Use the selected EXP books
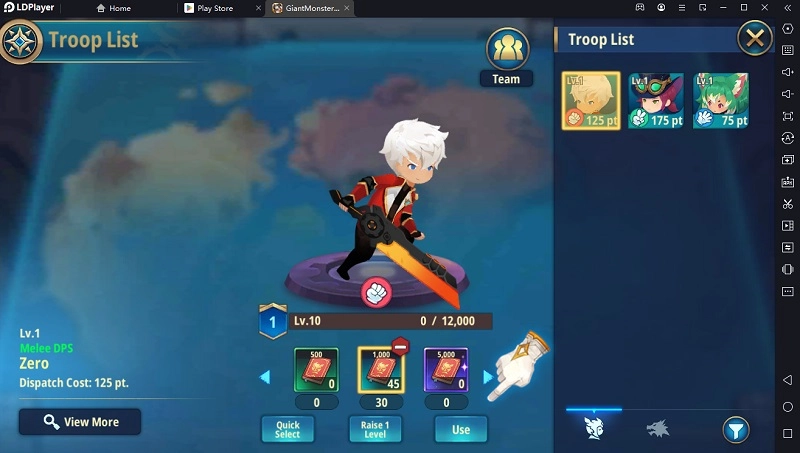 click(x=460, y=429)
